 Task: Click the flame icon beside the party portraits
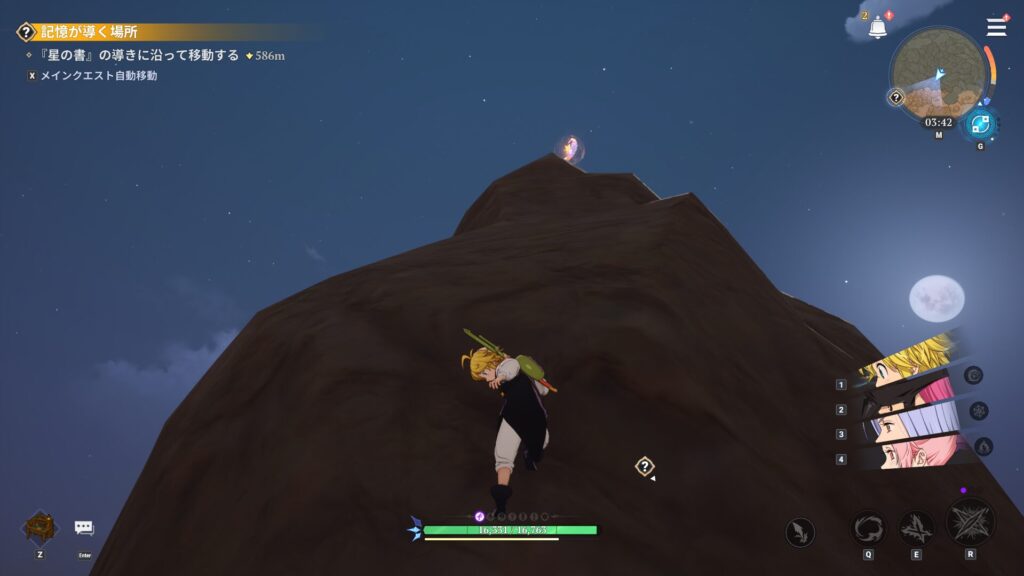tap(983, 446)
